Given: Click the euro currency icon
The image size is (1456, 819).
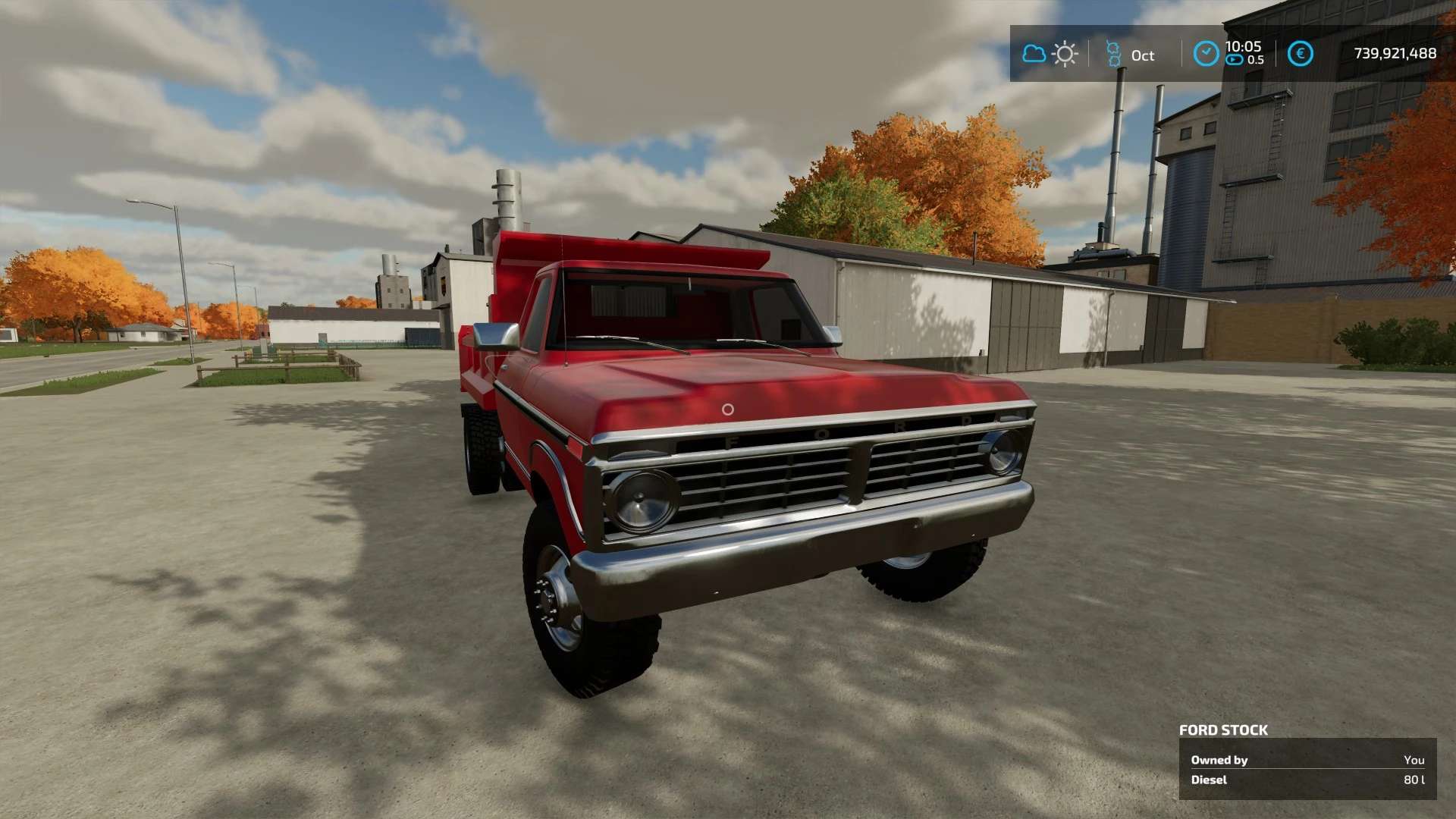Looking at the screenshot, I should [1301, 54].
